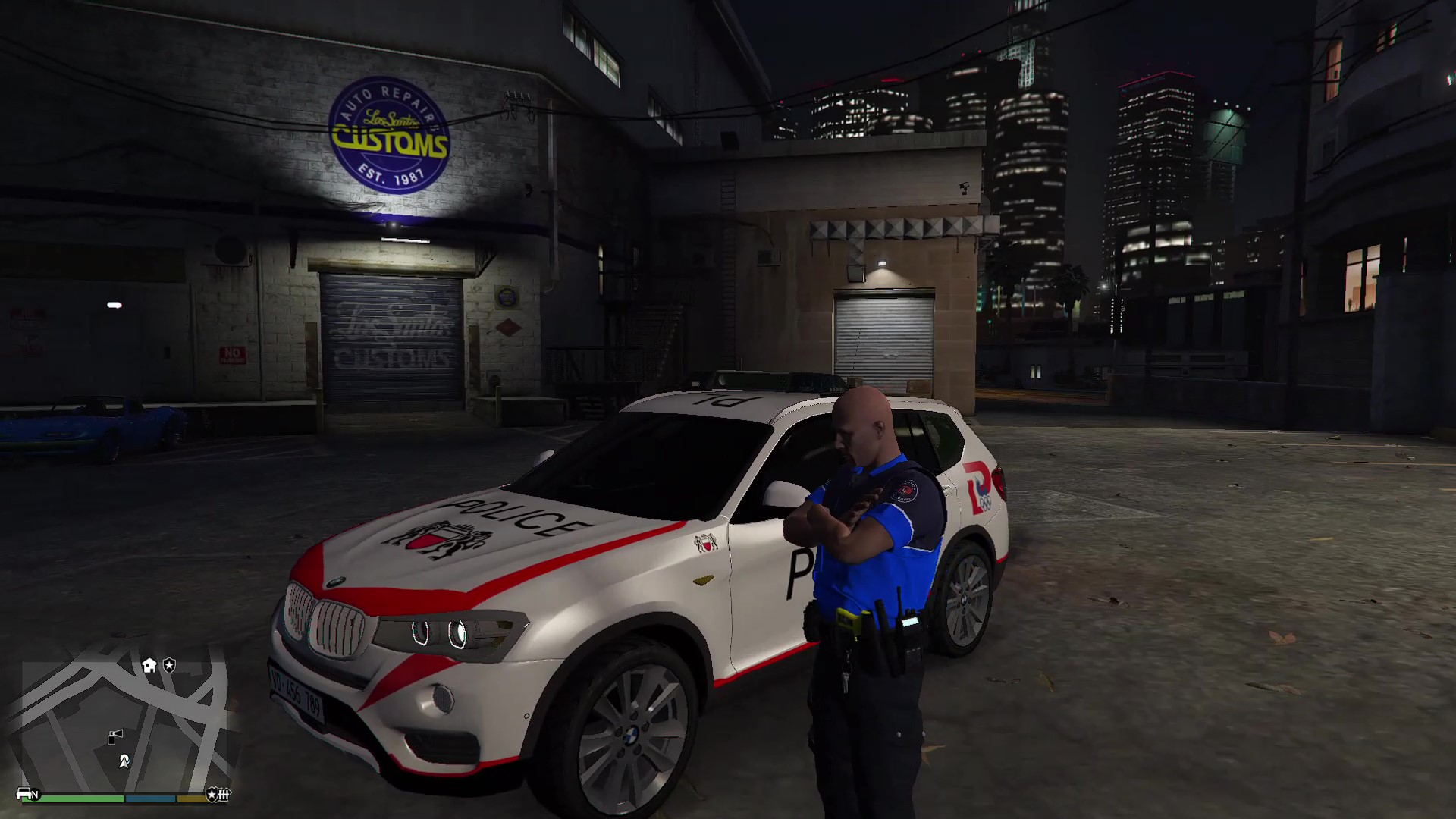The height and width of the screenshot is (819, 1456).
Task: Select the star shield icon atop the minimap
Action: [x=170, y=665]
